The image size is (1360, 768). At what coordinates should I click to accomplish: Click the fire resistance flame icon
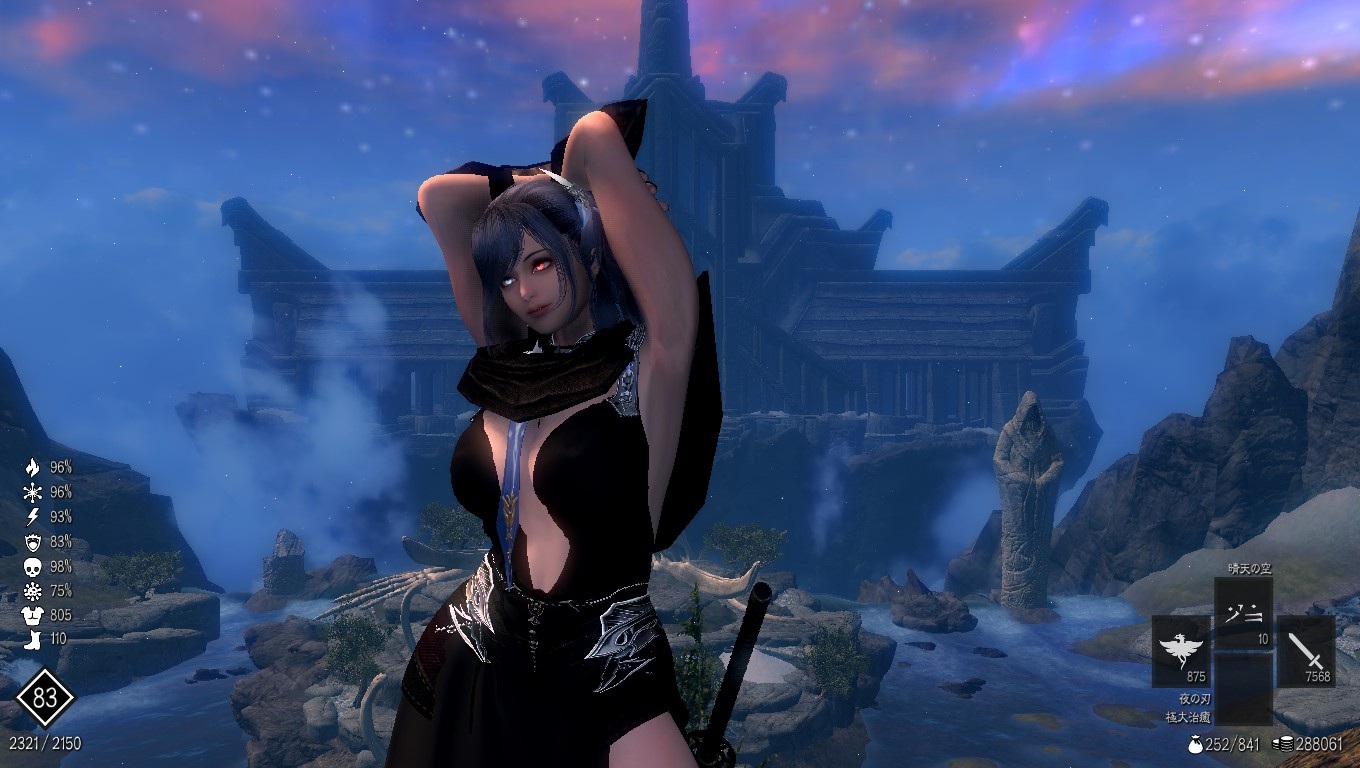tap(32, 467)
